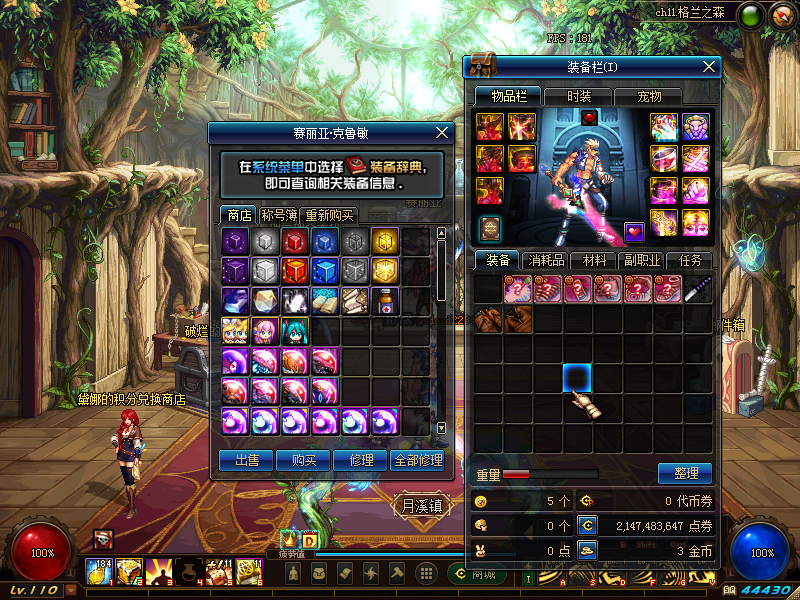Open the 副职业 sub-profession tab
The height and width of the screenshot is (600, 800).
(x=642, y=260)
